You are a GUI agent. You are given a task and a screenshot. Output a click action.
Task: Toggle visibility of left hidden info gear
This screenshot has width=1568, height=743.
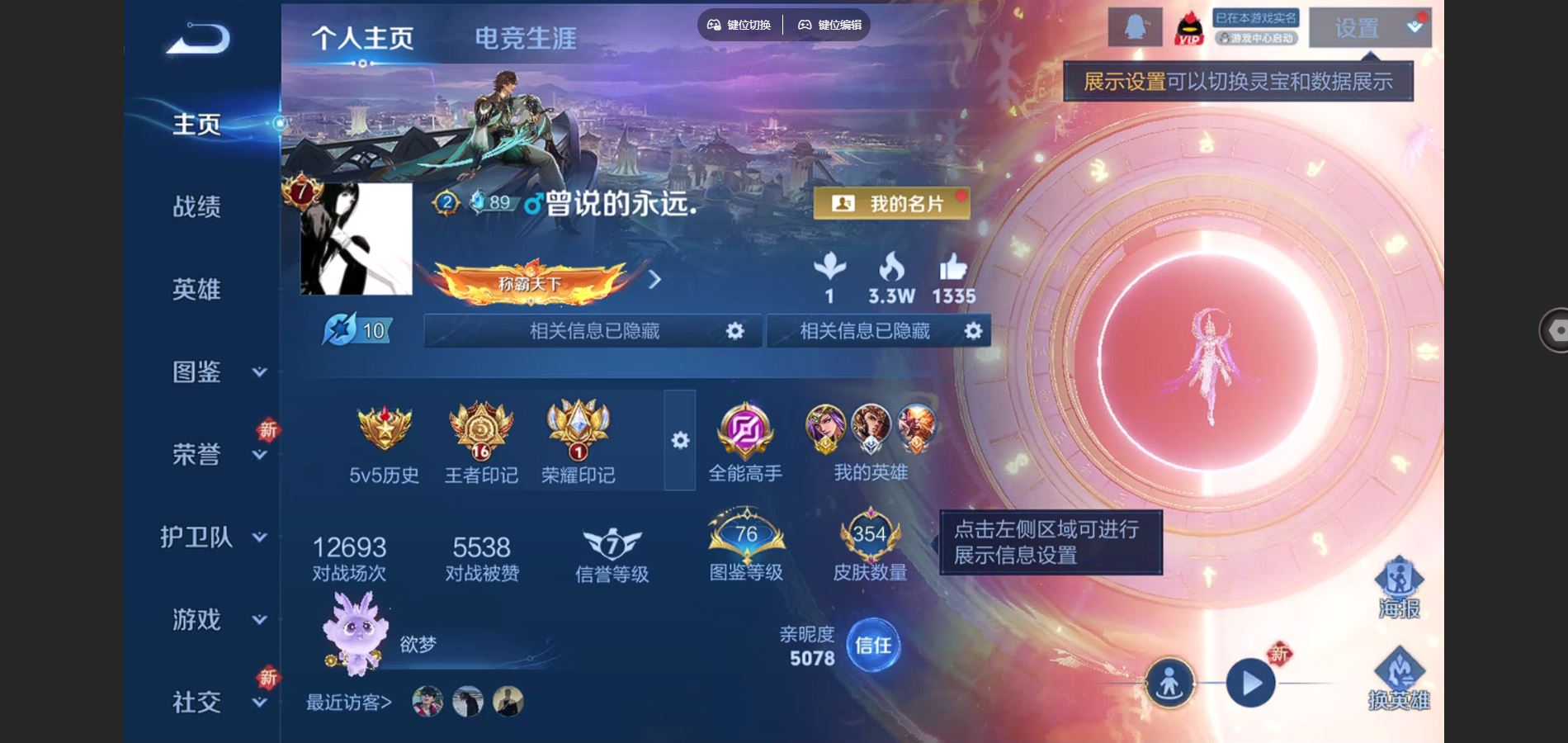734,330
